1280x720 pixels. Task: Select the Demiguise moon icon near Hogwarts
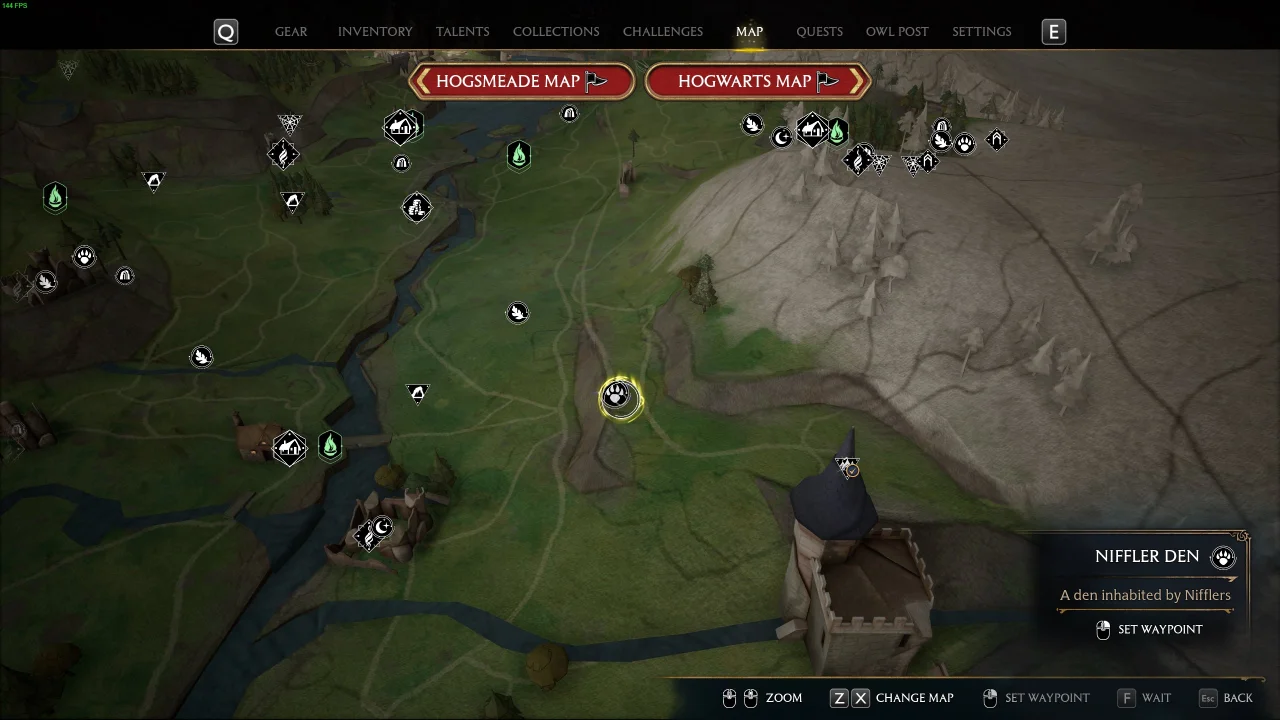coord(782,137)
